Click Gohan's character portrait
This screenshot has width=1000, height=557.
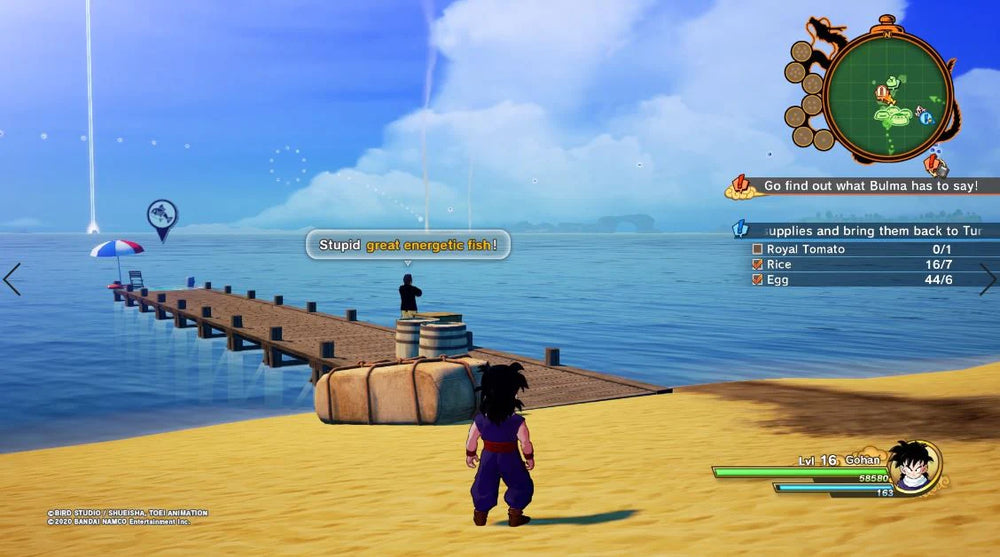click(x=914, y=467)
